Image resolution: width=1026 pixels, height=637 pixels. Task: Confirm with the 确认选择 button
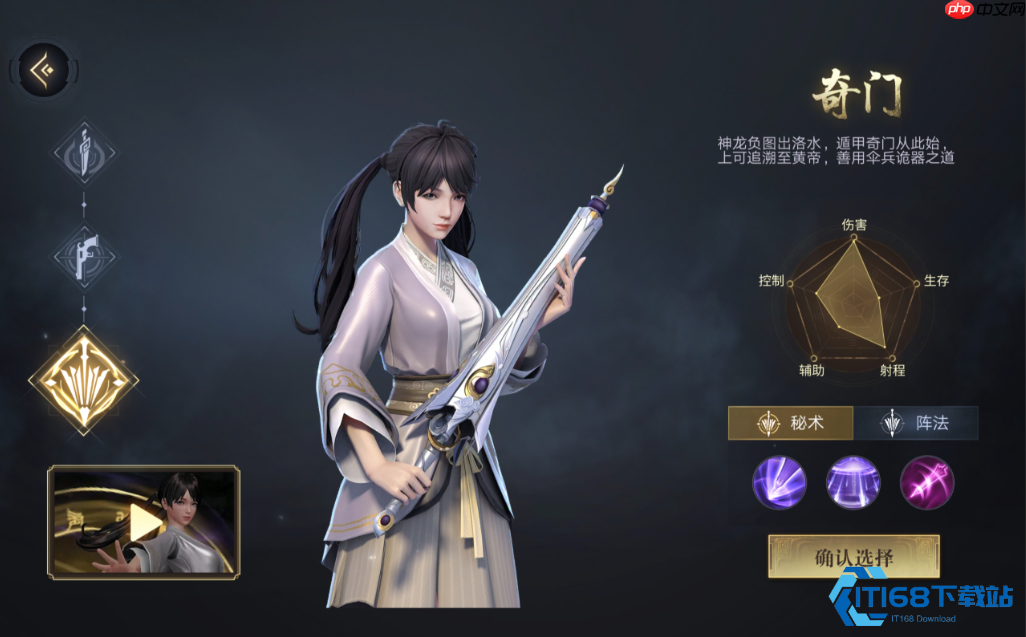point(853,557)
